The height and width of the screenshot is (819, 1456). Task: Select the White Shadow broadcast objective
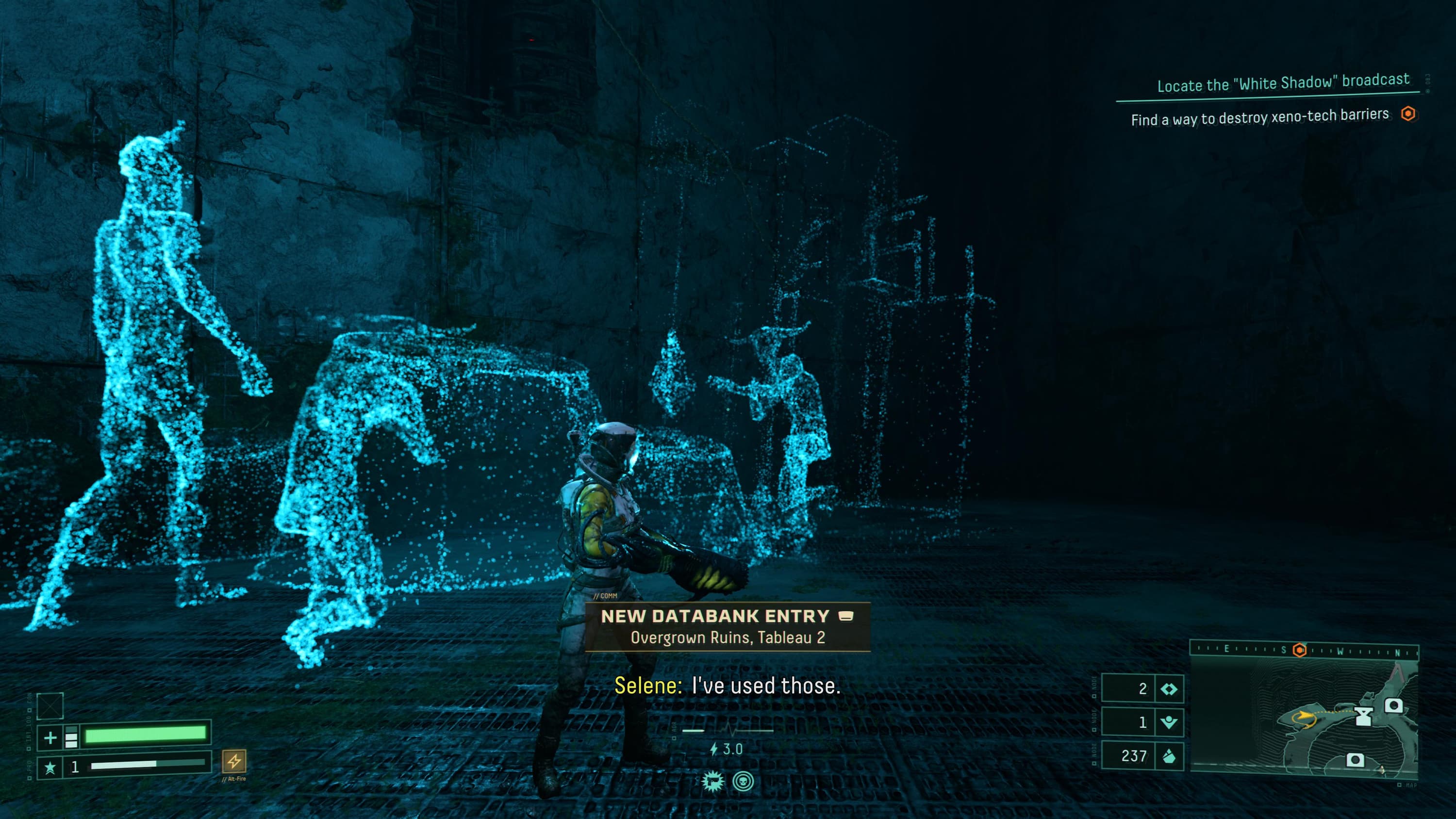[1282, 83]
